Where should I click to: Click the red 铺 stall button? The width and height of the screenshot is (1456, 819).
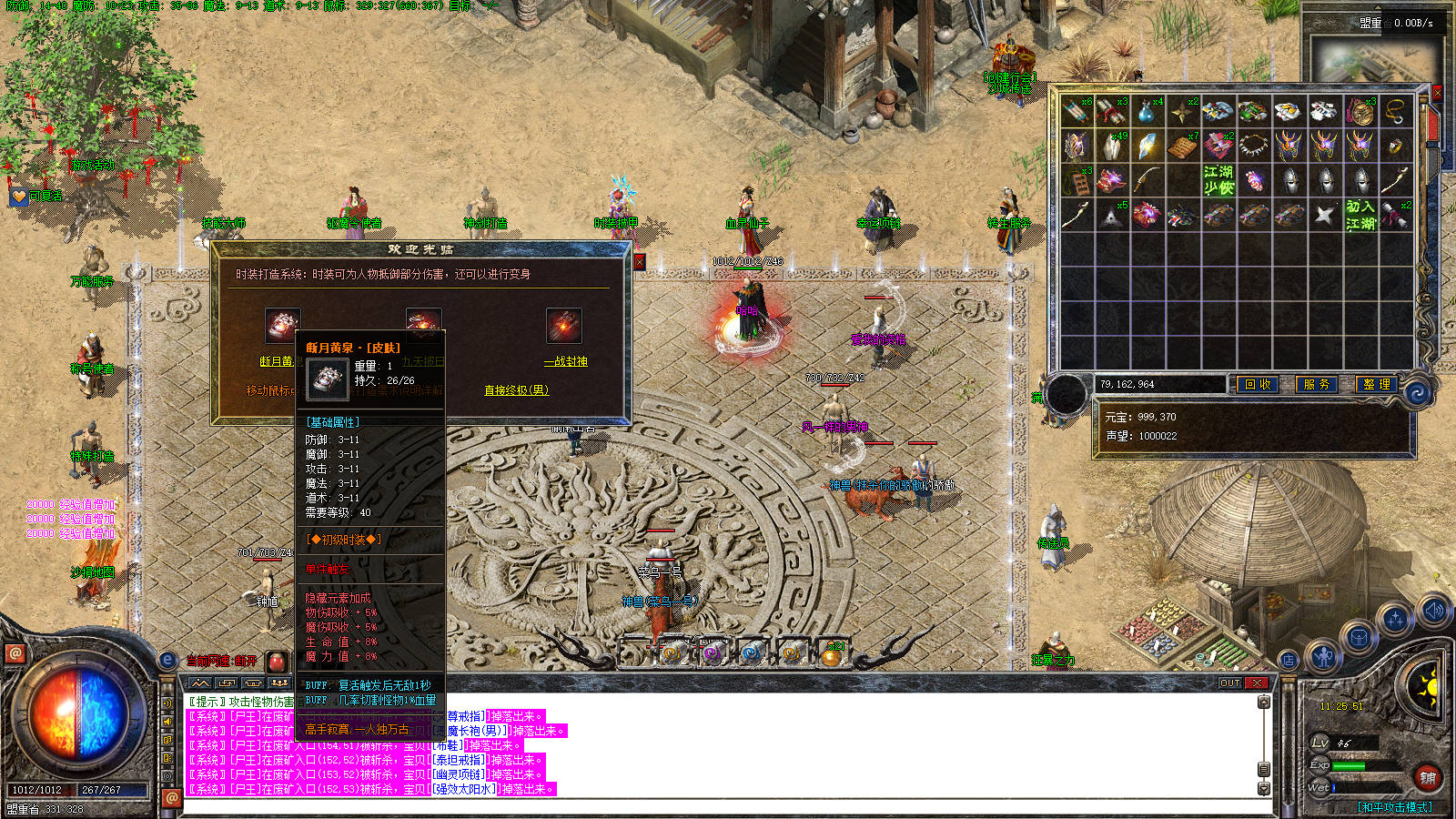coord(1427,777)
